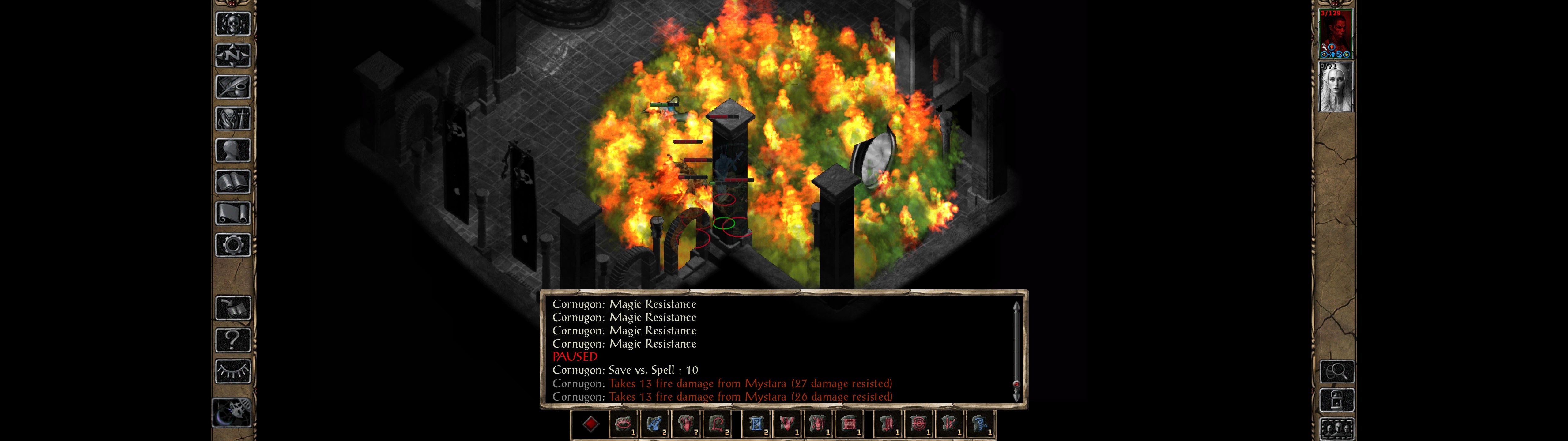Rest the party using the closed-eye button
The width and height of the screenshot is (1568, 441).
tap(232, 371)
